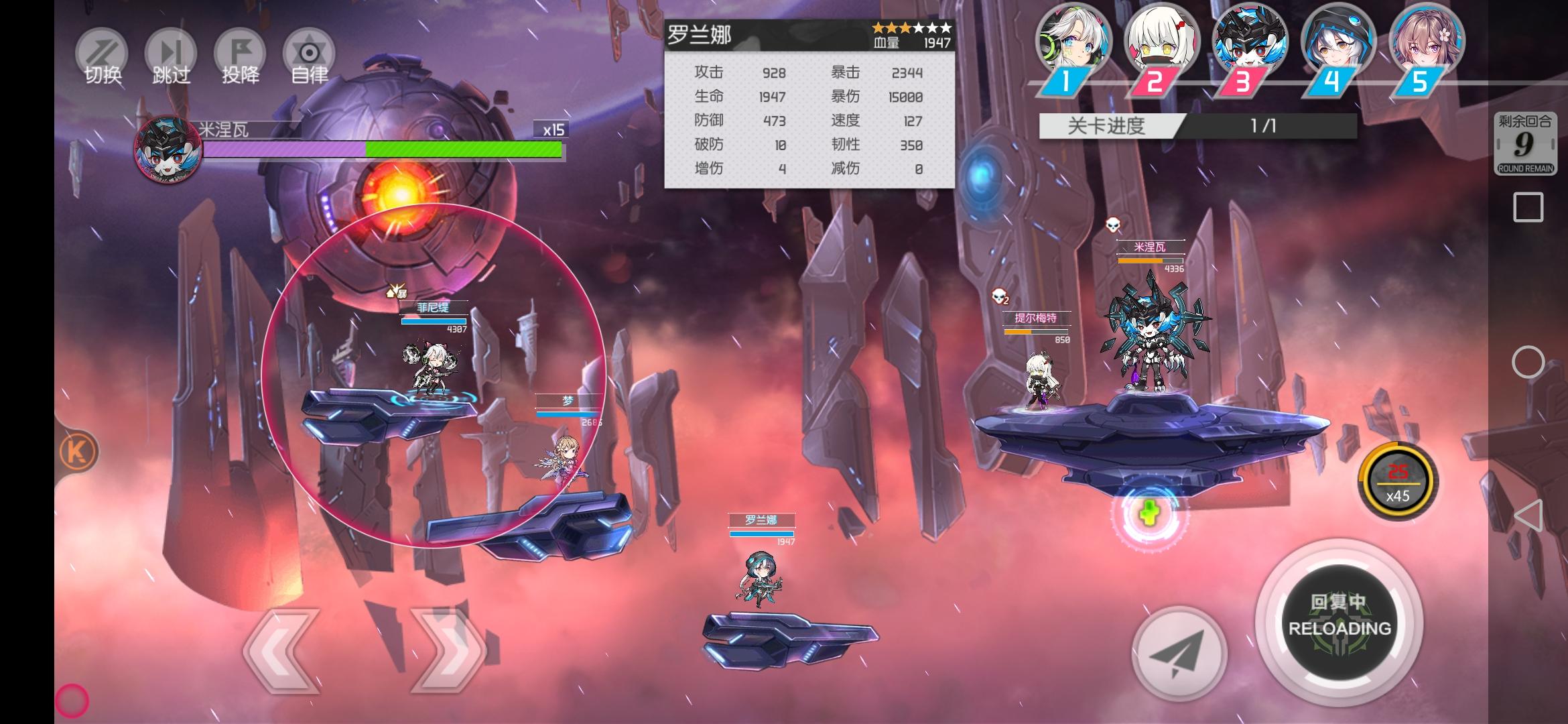The height and width of the screenshot is (724, 1568).
Task: Tap the RELOADING fire button
Action: [x=1340, y=621]
